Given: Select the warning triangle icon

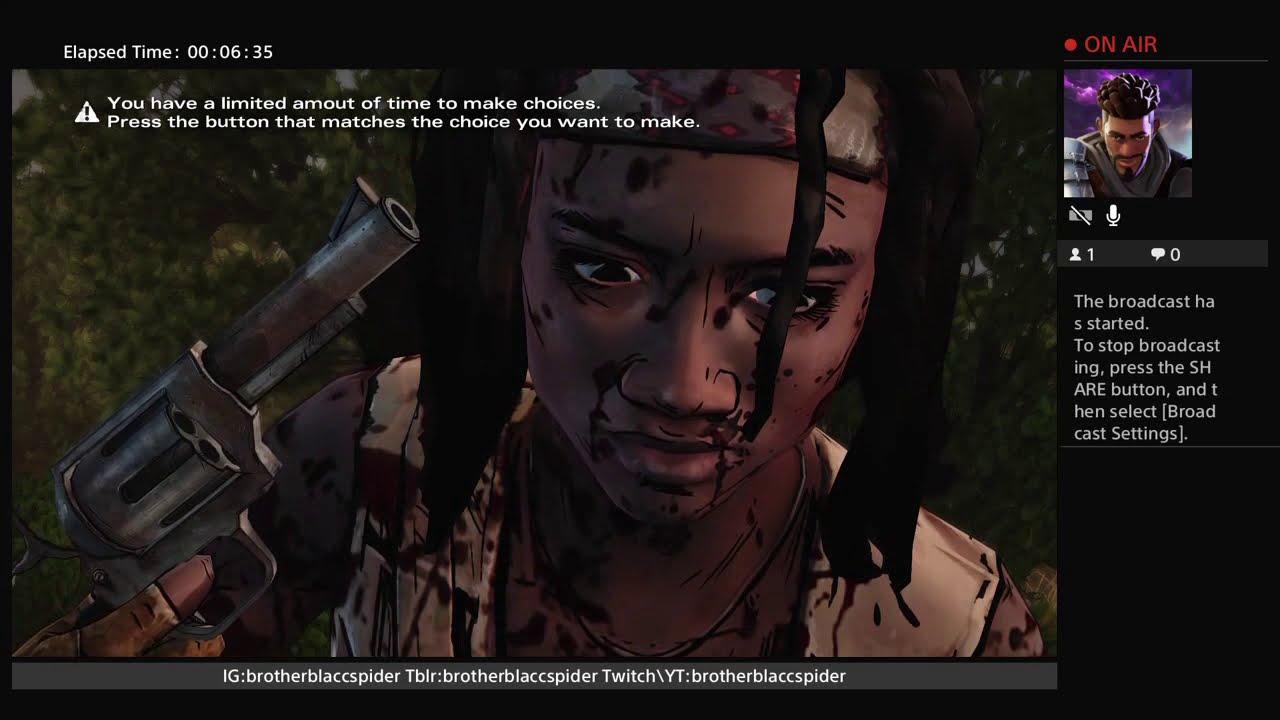Looking at the screenshot, I should 86,111.
